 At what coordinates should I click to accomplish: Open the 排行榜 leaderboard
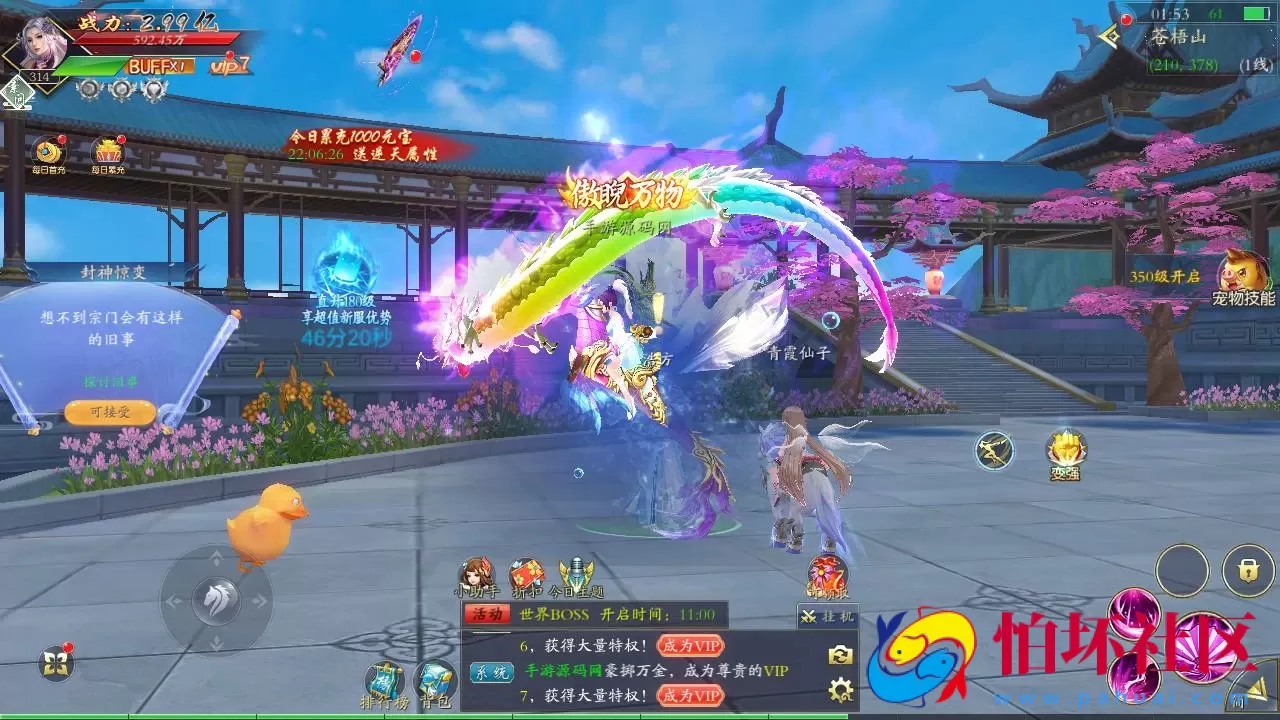coord(383,686)
